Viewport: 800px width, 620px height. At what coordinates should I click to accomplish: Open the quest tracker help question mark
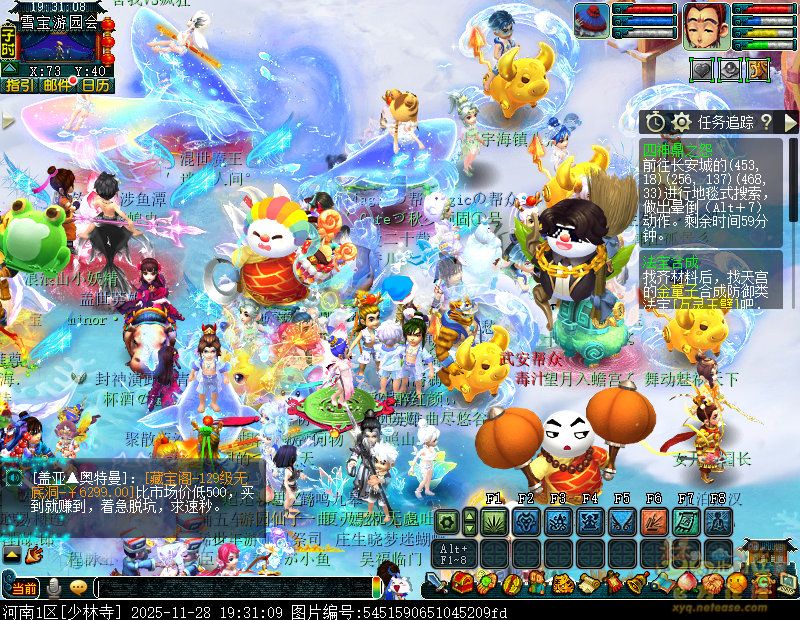click(x=766, y=122)
